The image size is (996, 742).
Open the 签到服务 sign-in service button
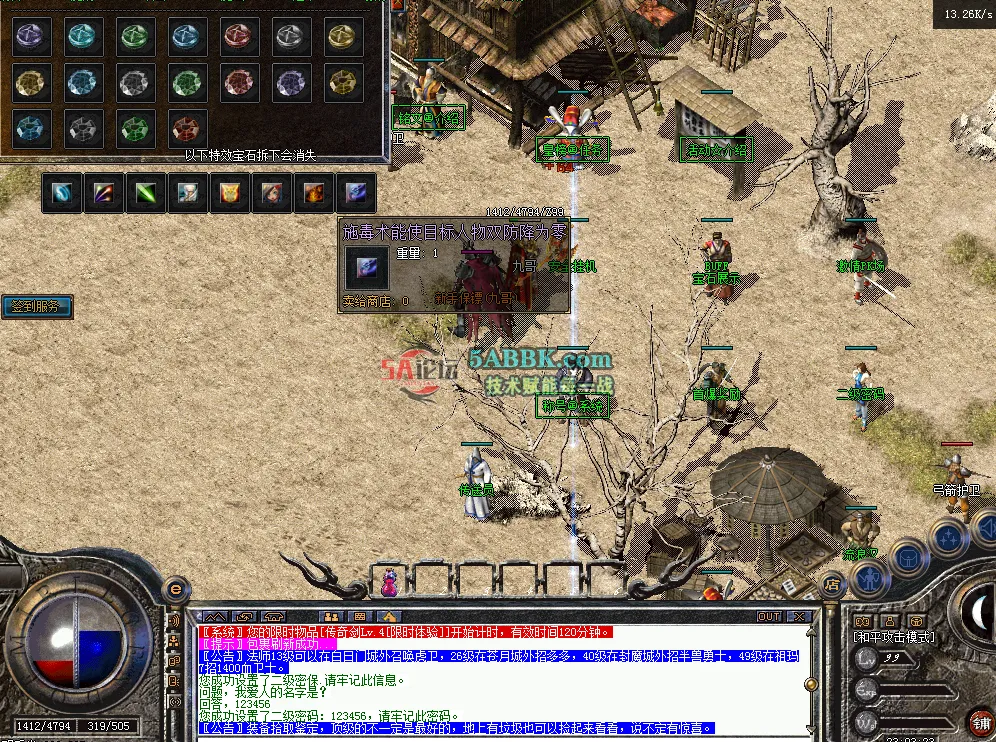coord(37,307)
